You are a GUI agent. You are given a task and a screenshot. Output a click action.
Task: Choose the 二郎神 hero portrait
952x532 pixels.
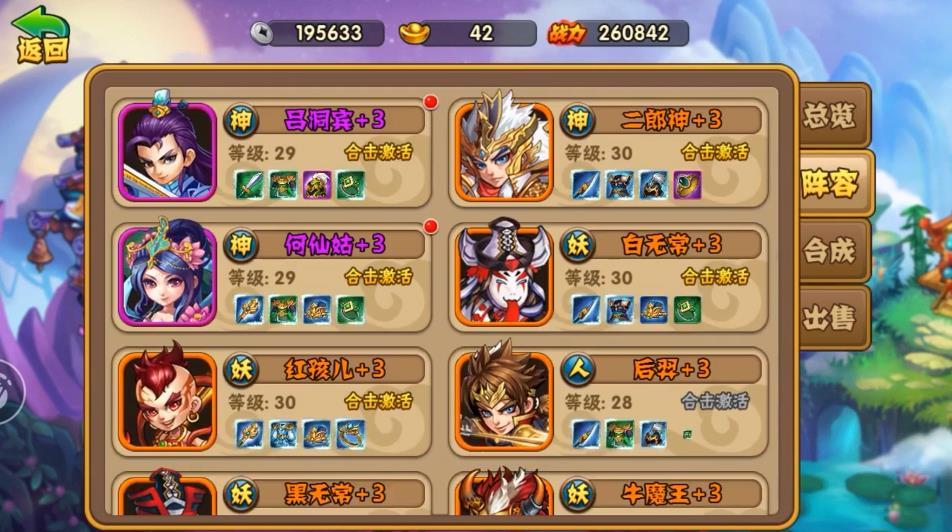click(504, 152)
